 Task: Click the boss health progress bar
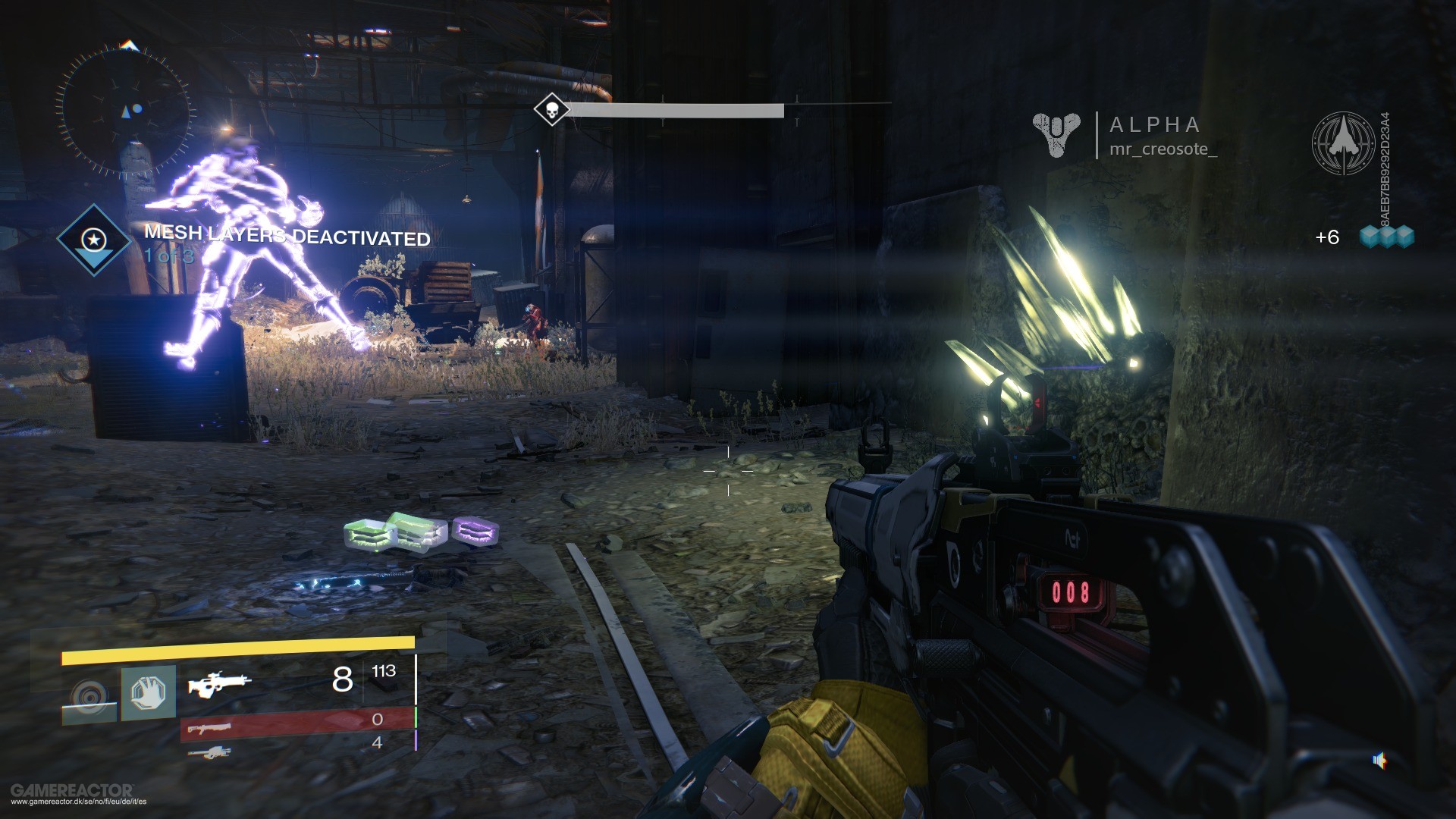pyautogui.click(x=675, y=109)
